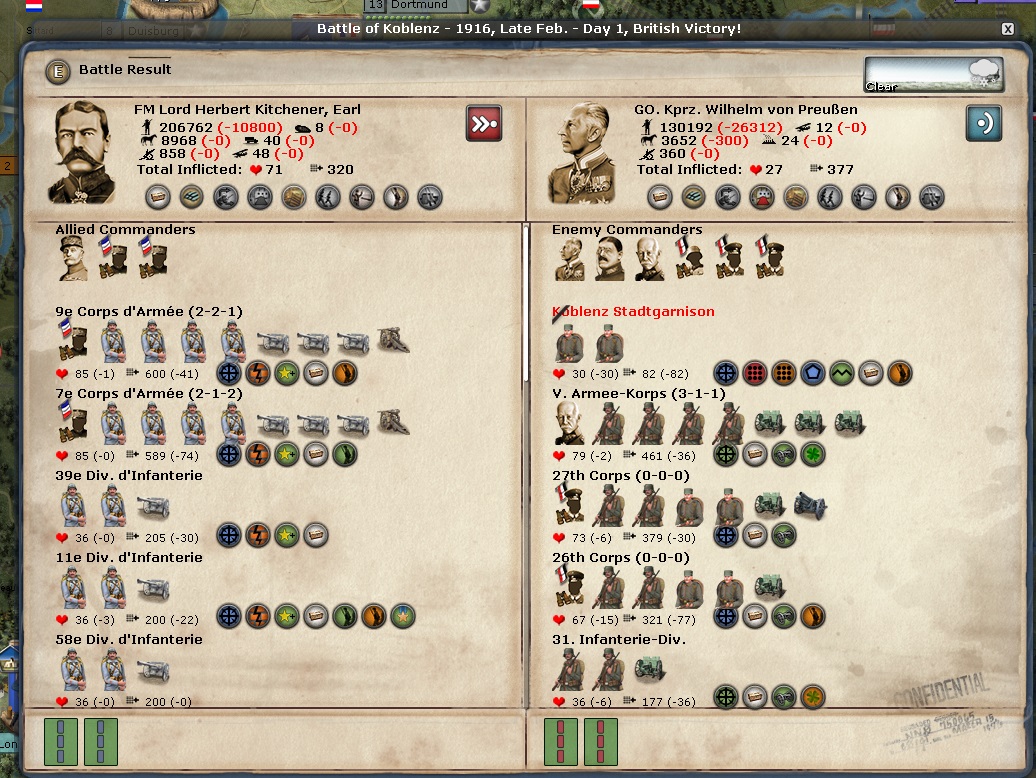Image resolution: width=1036 pixels, height=778 pixels.
Task: Select Wilhelm von Preußen's commander portrait
Action: [x=587, y=152]
